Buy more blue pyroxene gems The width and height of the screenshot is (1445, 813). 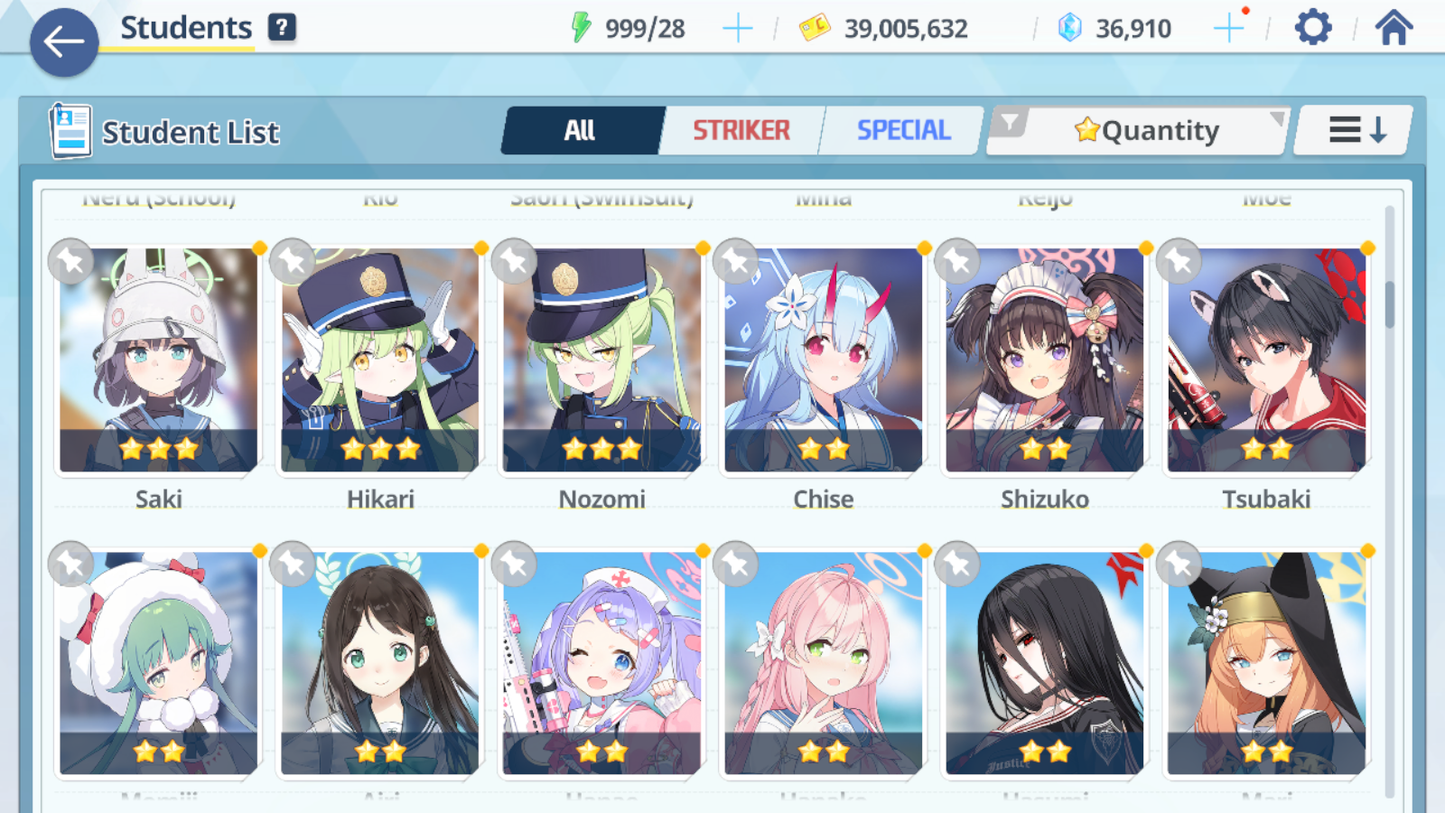click(1228, 29)
